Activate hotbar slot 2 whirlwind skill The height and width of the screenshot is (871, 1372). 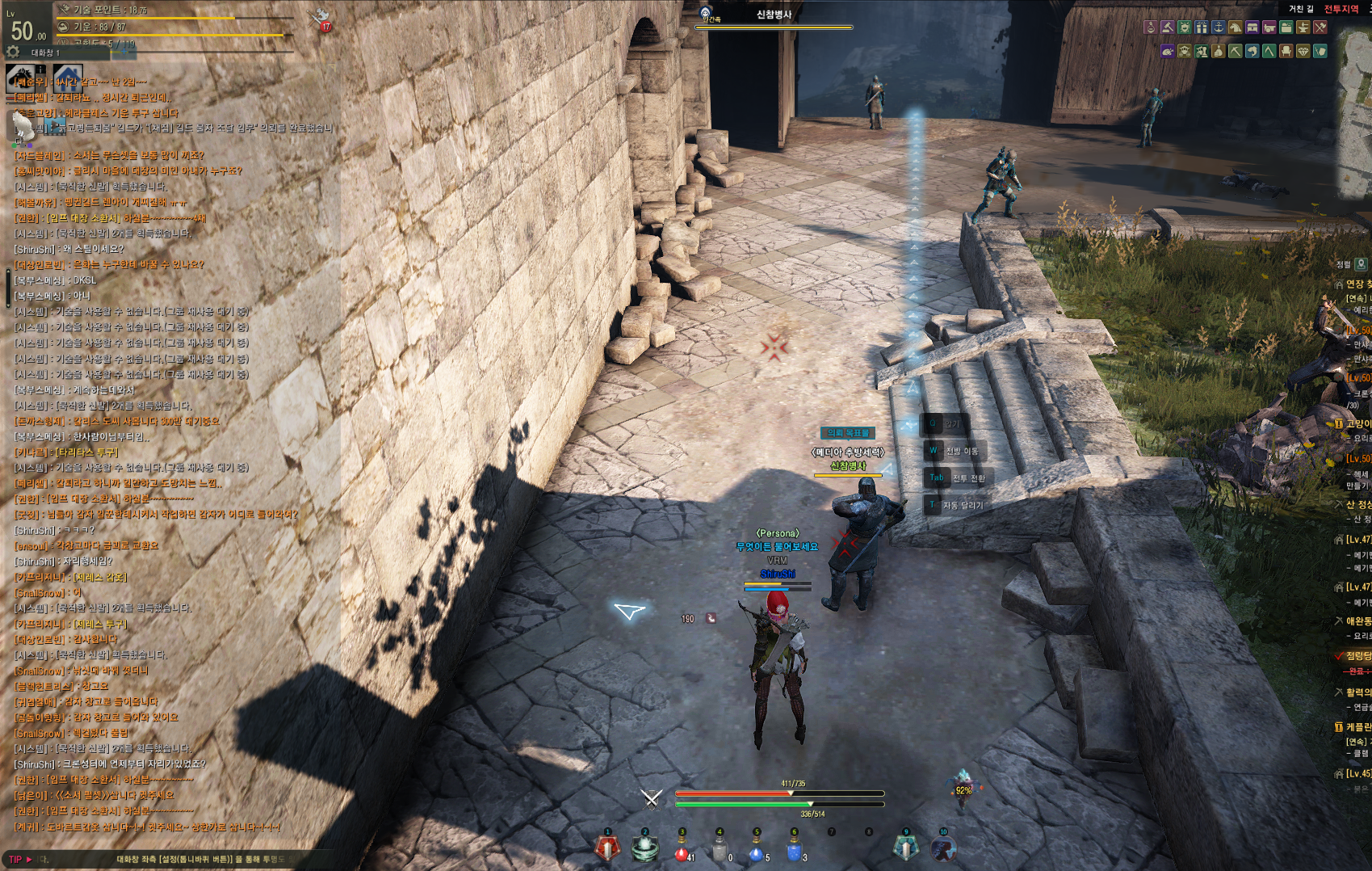pos(644,848)
